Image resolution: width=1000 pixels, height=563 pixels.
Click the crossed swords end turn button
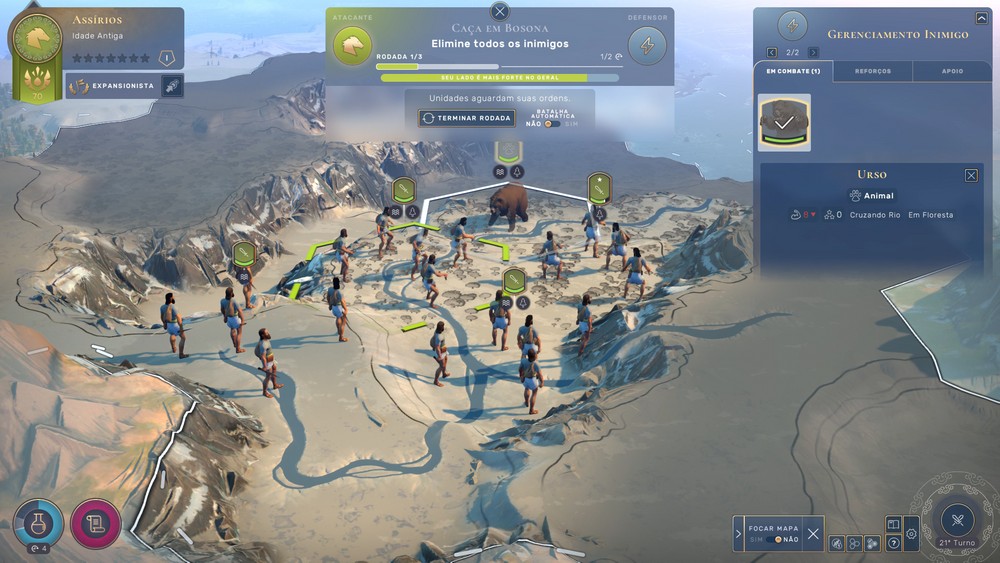pyautogui.click(x=957, y=520)
